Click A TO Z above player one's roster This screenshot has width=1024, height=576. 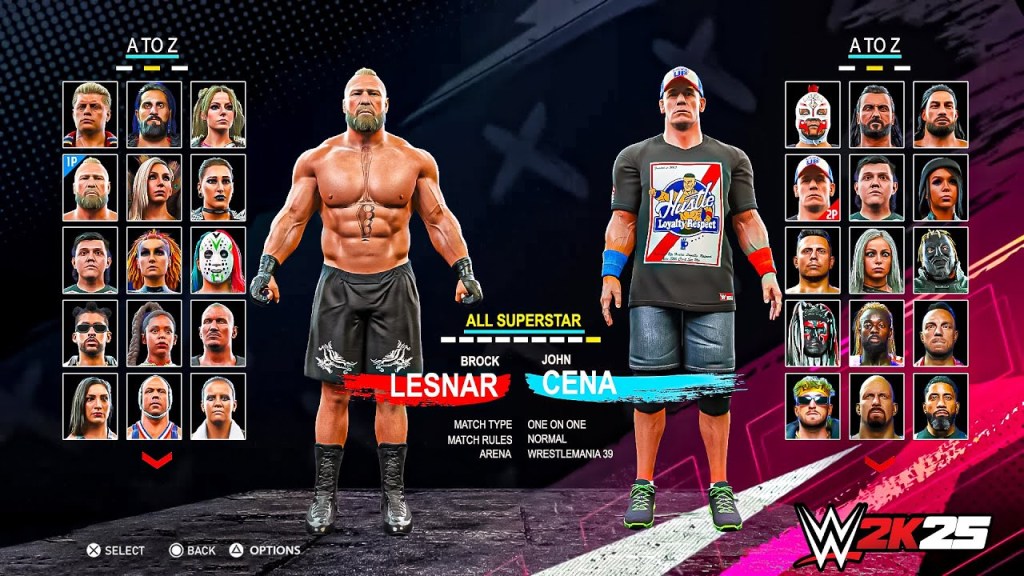(x=153, y=45)
